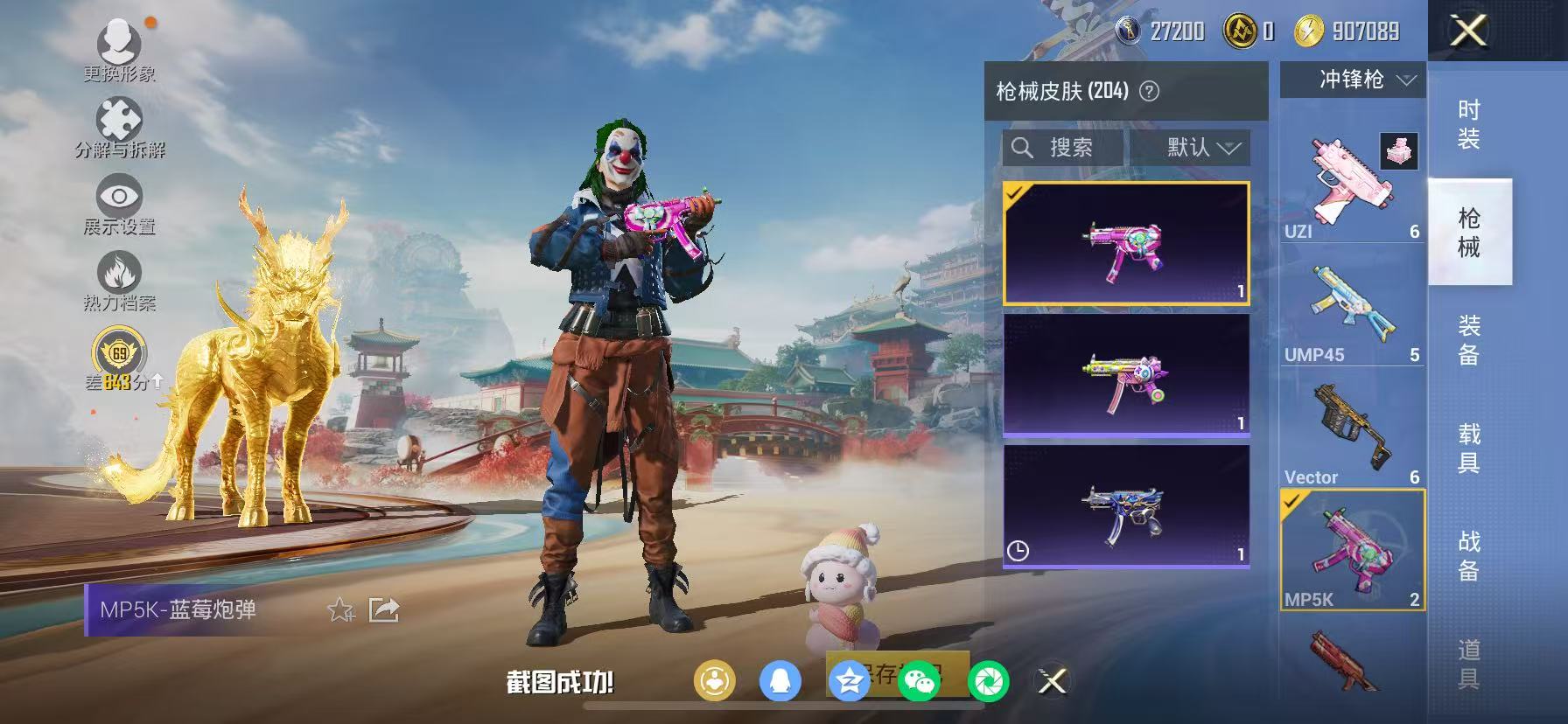Open the 冲锋枪 weapon category dropdown
This screenshot has height=724, width=1568.
pos(1352,80)
